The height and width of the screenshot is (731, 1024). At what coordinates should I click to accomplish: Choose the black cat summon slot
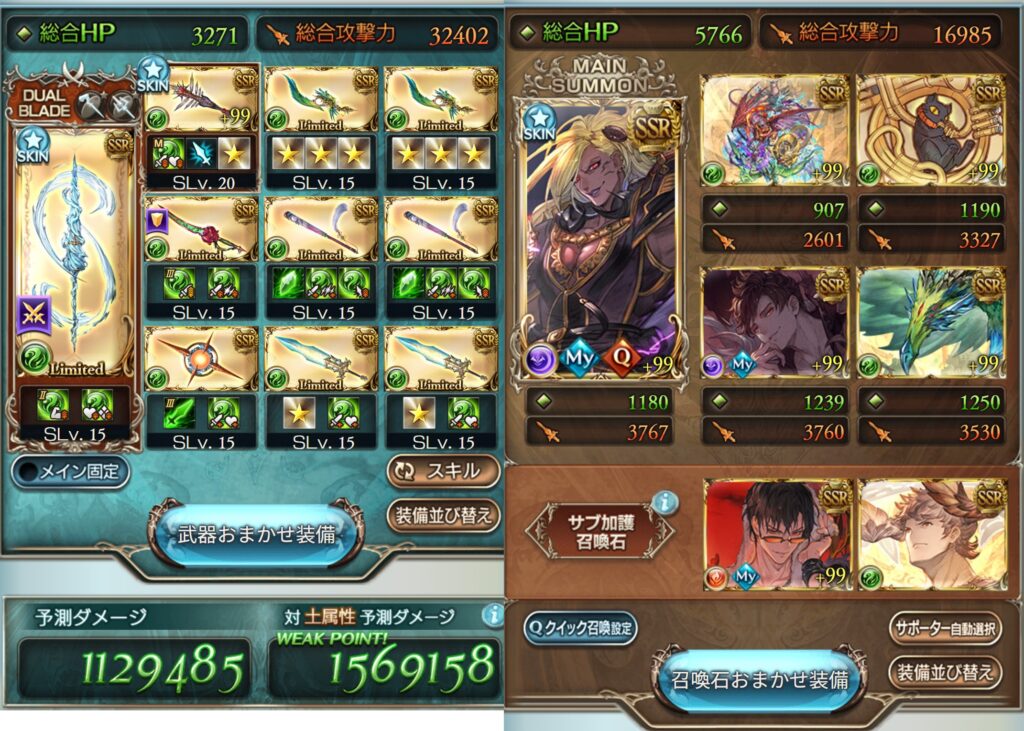tap(930, 130)
